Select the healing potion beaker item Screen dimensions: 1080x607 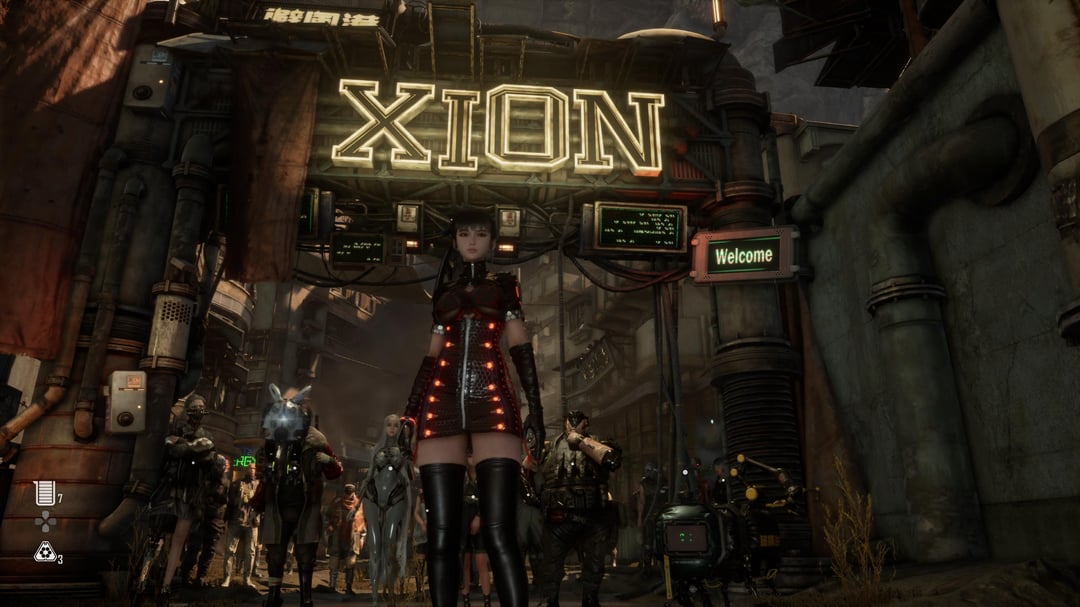(x=43, y=491)
